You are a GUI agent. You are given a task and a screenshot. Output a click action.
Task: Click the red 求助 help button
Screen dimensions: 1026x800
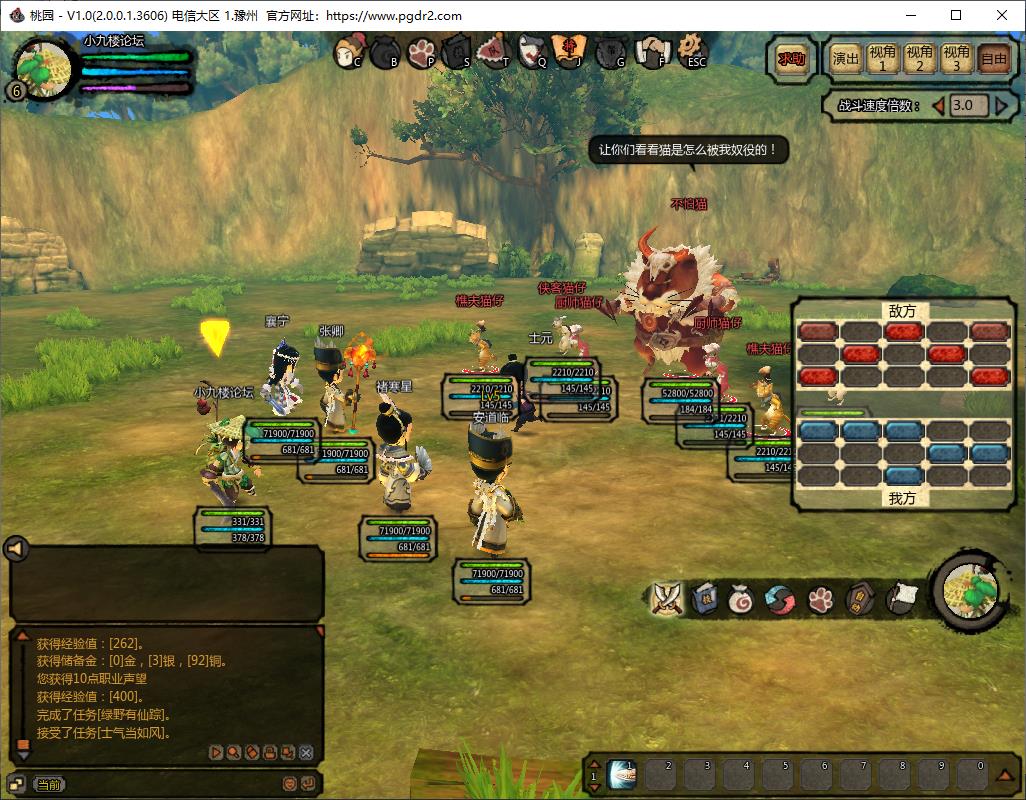[791, 58]
